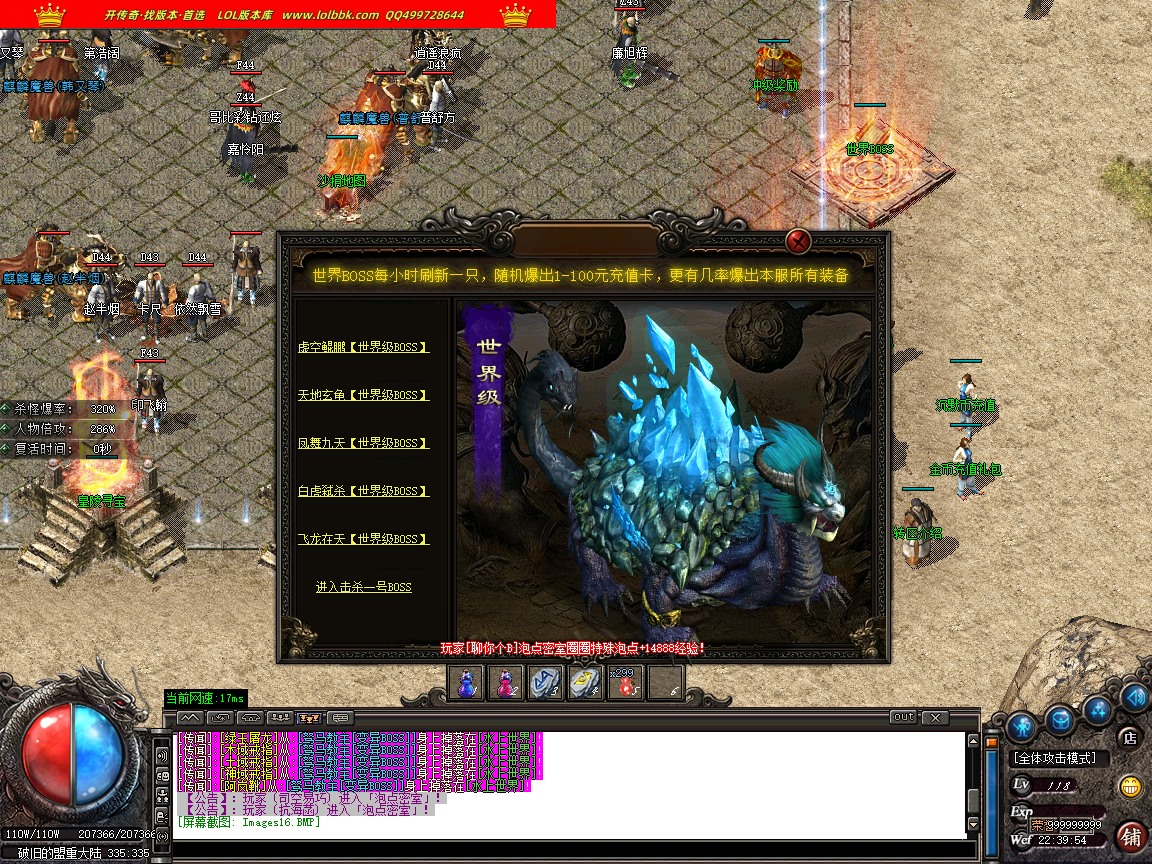Click 进入击杀一号BOSS link
1152x864 pixels.
click(363, 587)
